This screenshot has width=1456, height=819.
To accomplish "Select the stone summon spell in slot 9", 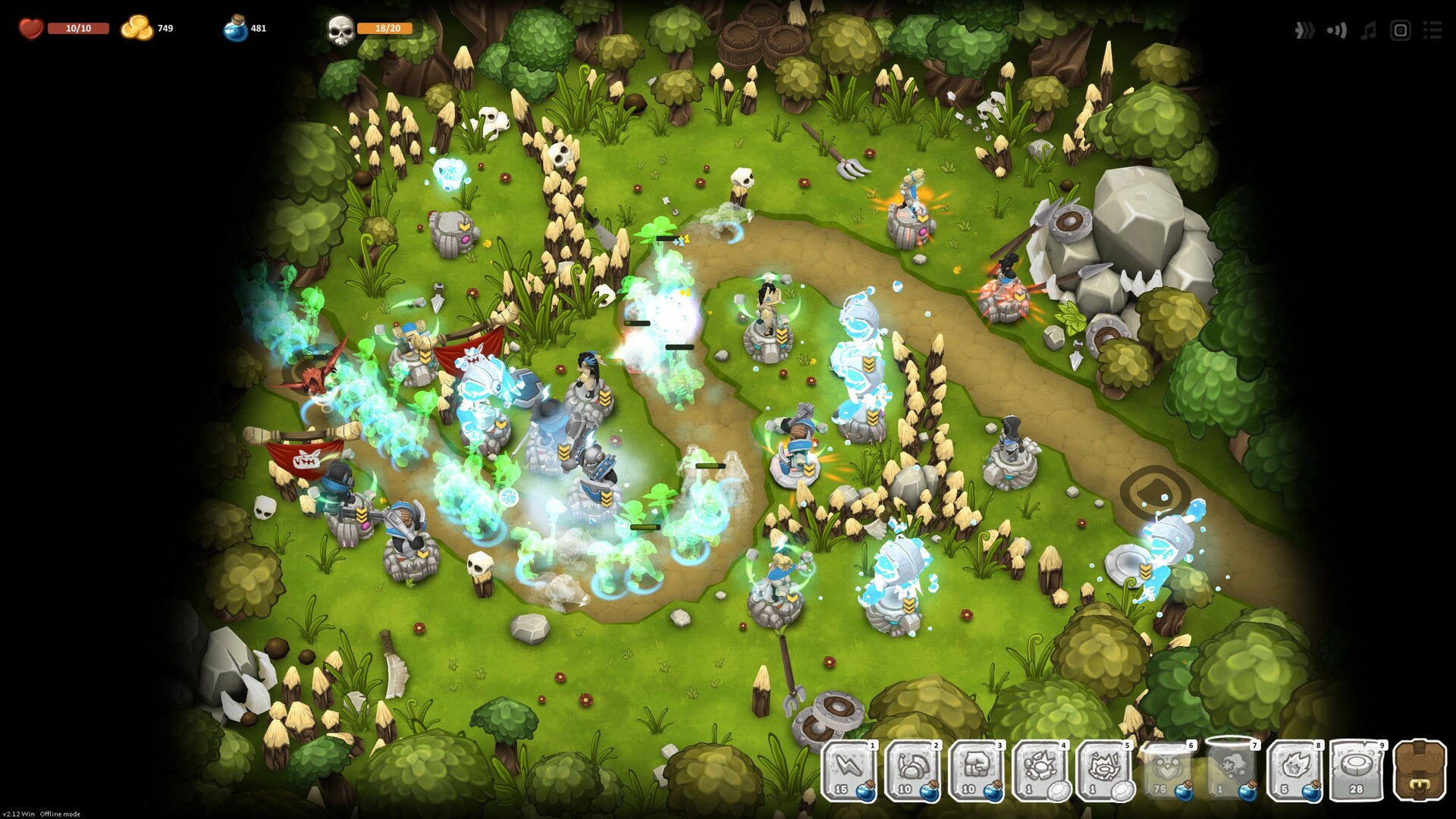I will pyautogui.click(x=1361, y=773).
